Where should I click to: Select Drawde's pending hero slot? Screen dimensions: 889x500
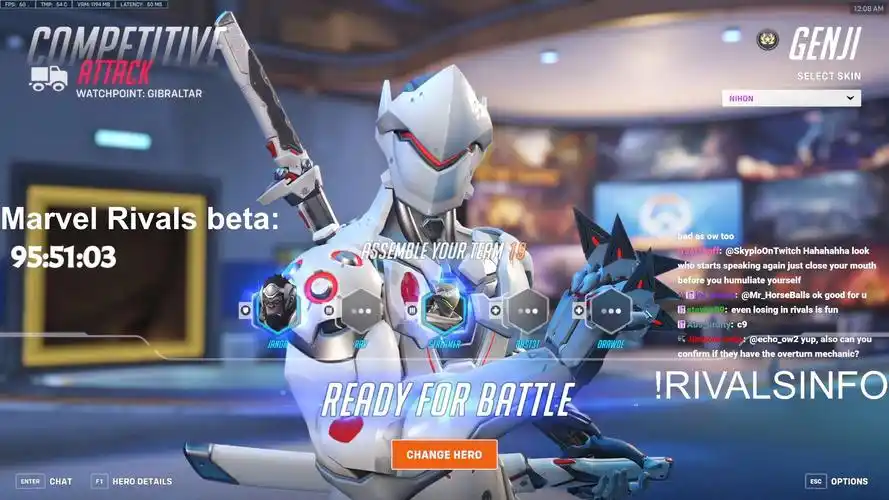609,310
